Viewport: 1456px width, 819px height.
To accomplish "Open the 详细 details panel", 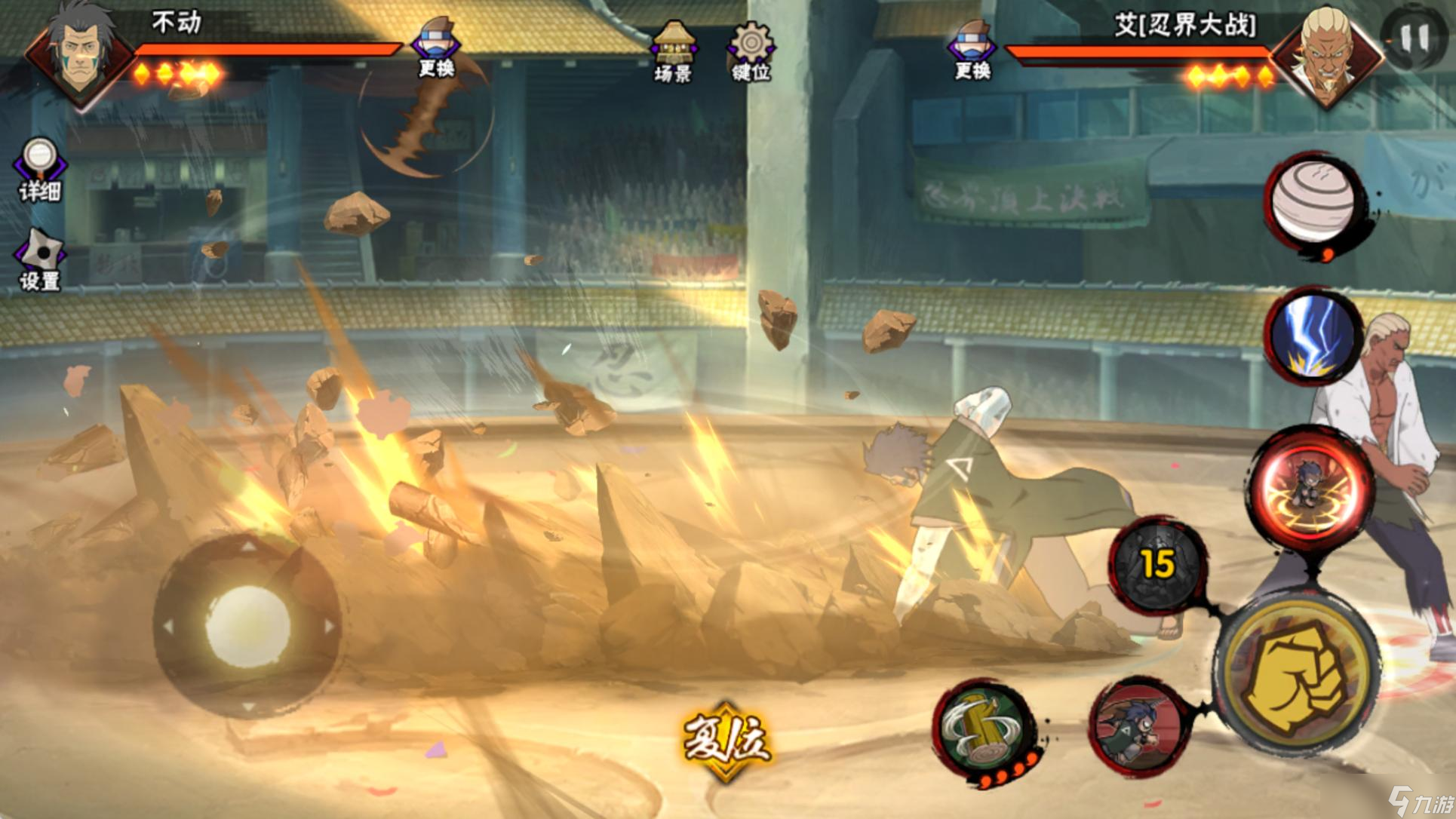I will coord(40,169).
